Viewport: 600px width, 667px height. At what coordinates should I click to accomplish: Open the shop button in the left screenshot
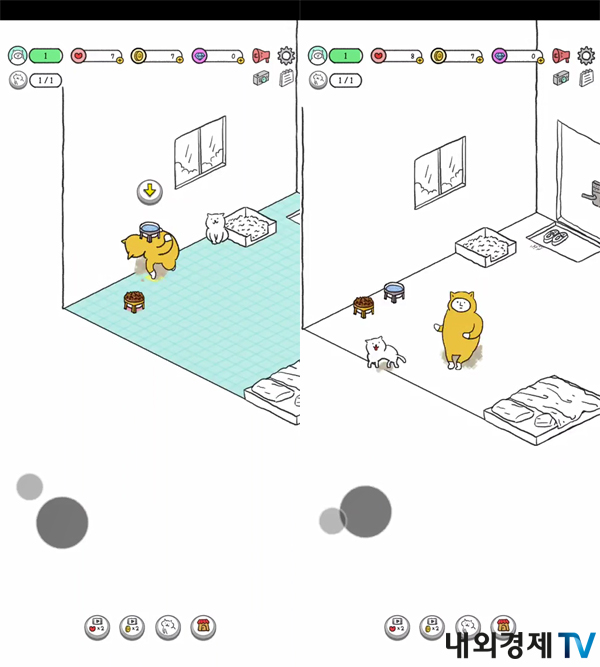click(x=203, y=626)
